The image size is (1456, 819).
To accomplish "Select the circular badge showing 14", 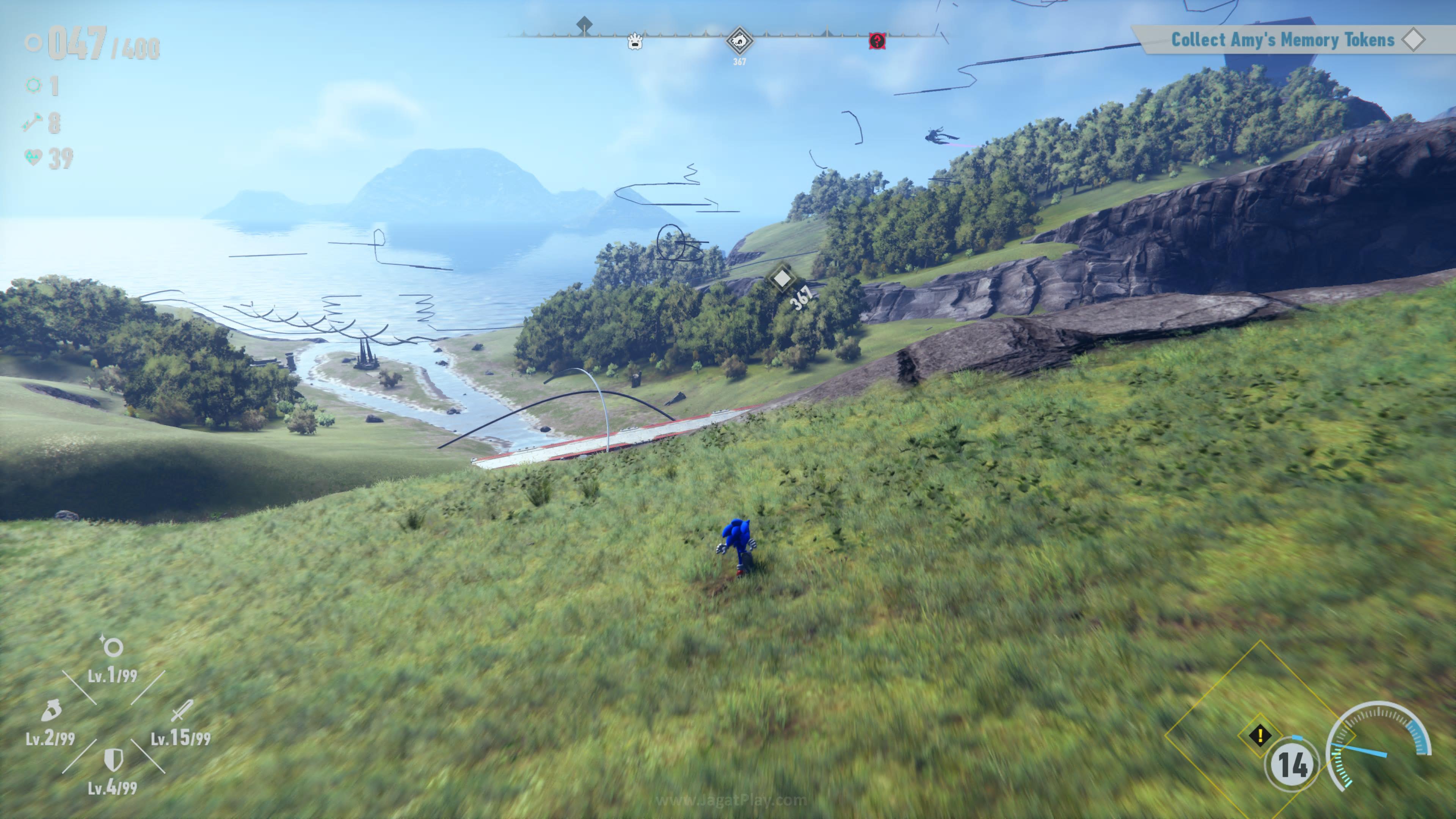I will [x=1292, y=764].
